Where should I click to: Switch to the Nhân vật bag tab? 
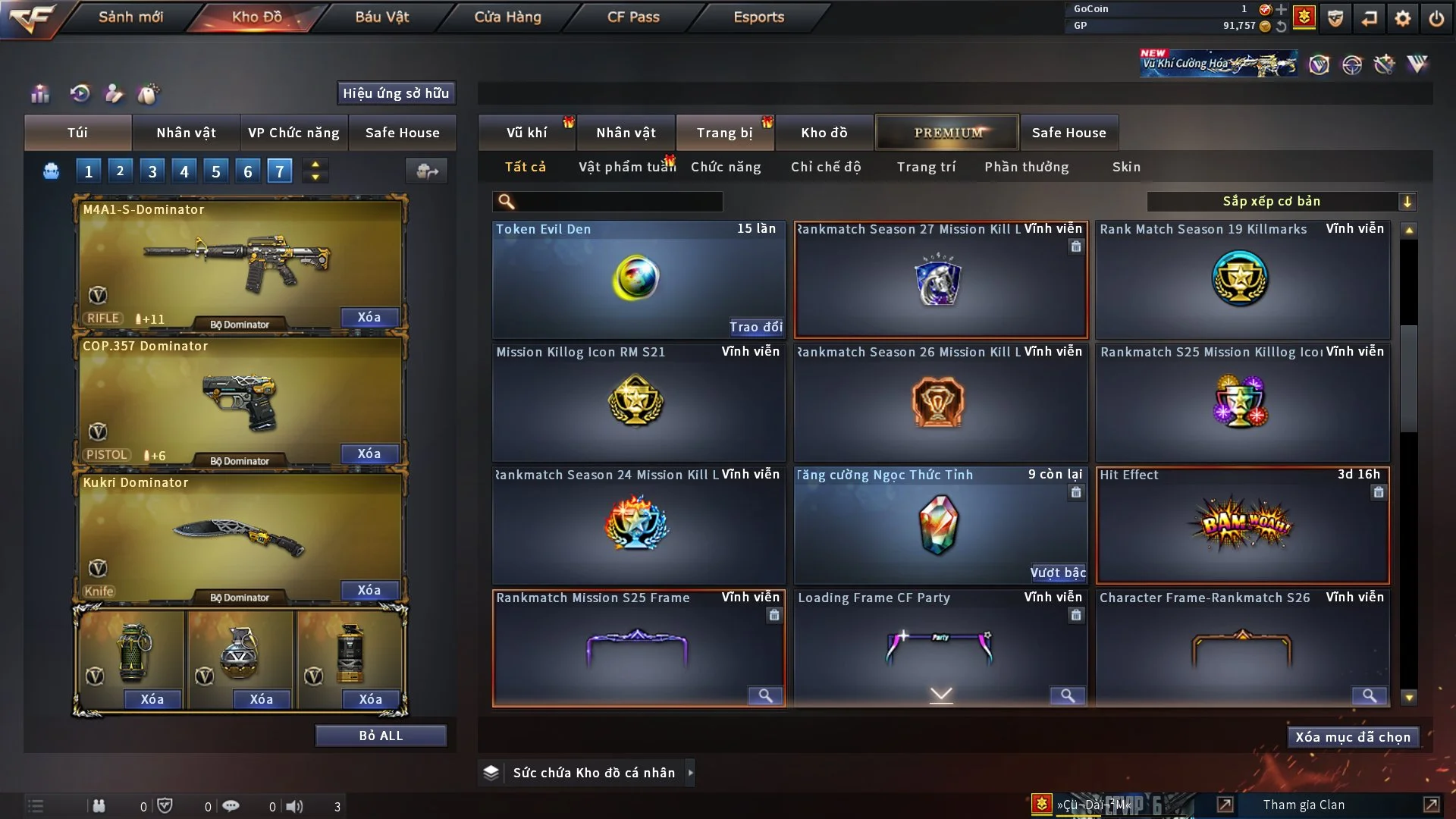pos(186,133)
